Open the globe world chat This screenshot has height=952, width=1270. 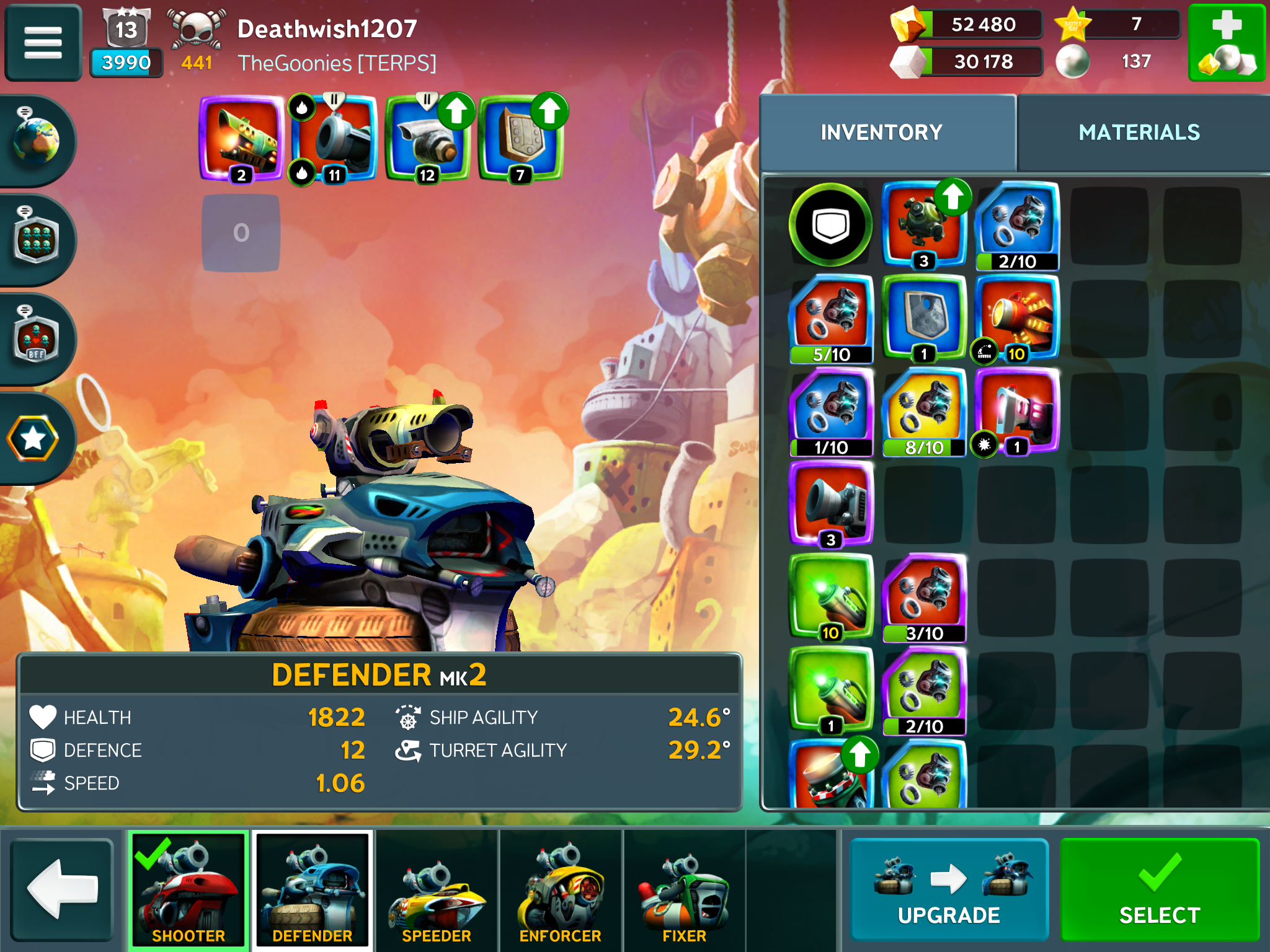[x=36, y=140]
